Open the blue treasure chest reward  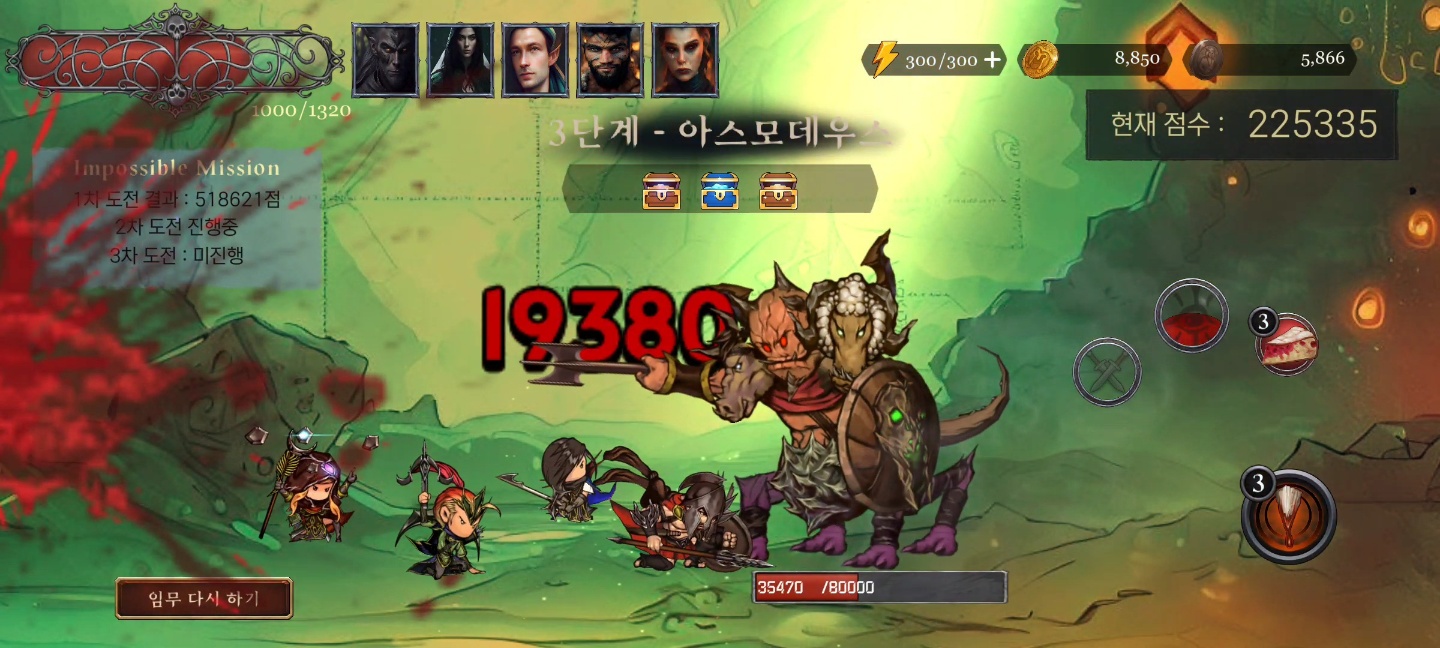pos(719,190)
